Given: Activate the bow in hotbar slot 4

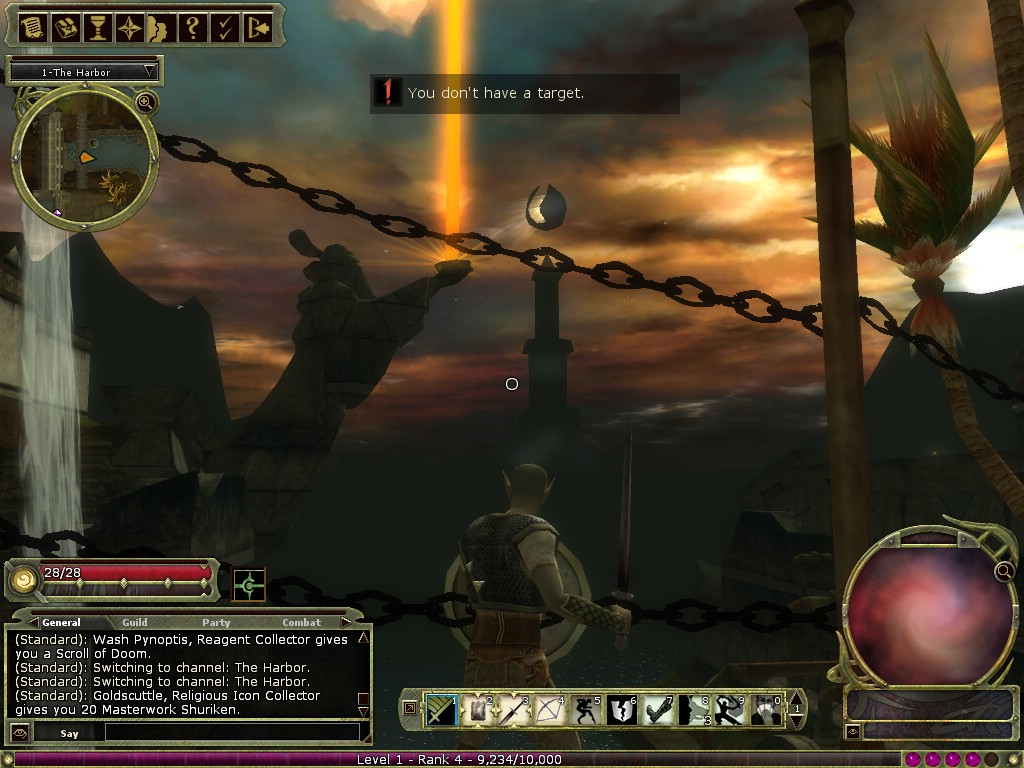Looking at the screenshot, I should (x=548, y=710).
